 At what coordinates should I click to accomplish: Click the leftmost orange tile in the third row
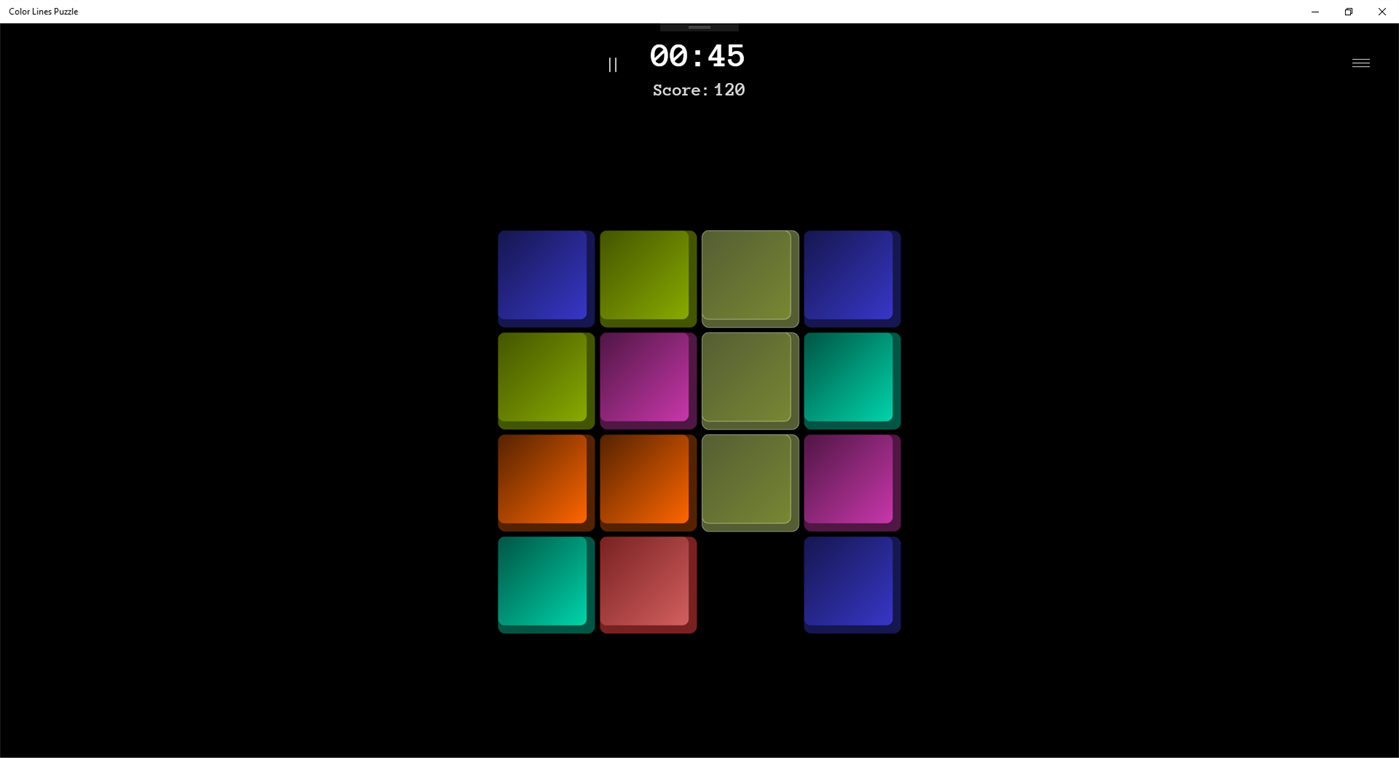coord(545,481)
